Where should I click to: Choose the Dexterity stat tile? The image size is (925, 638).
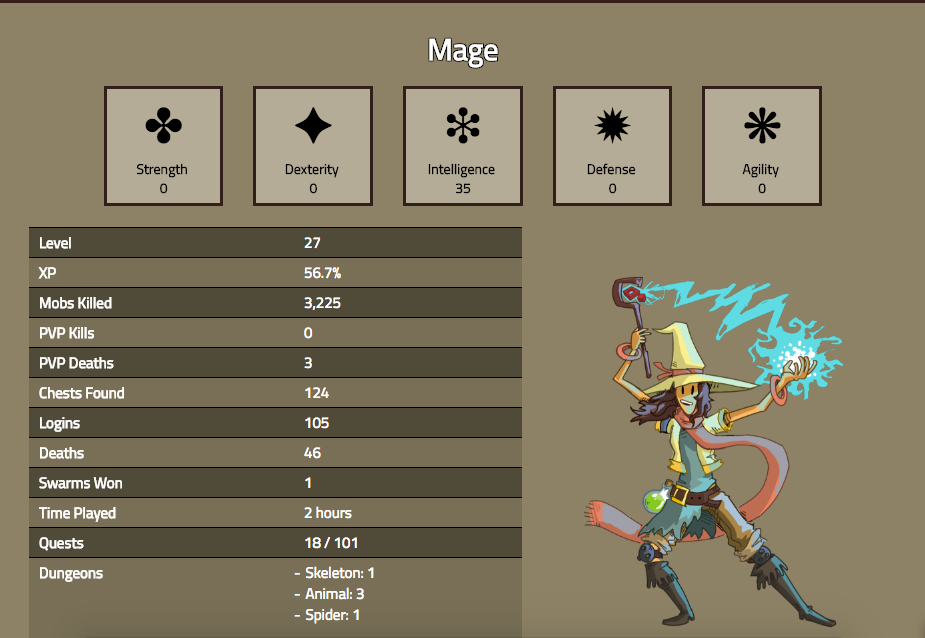coord(313,146)
